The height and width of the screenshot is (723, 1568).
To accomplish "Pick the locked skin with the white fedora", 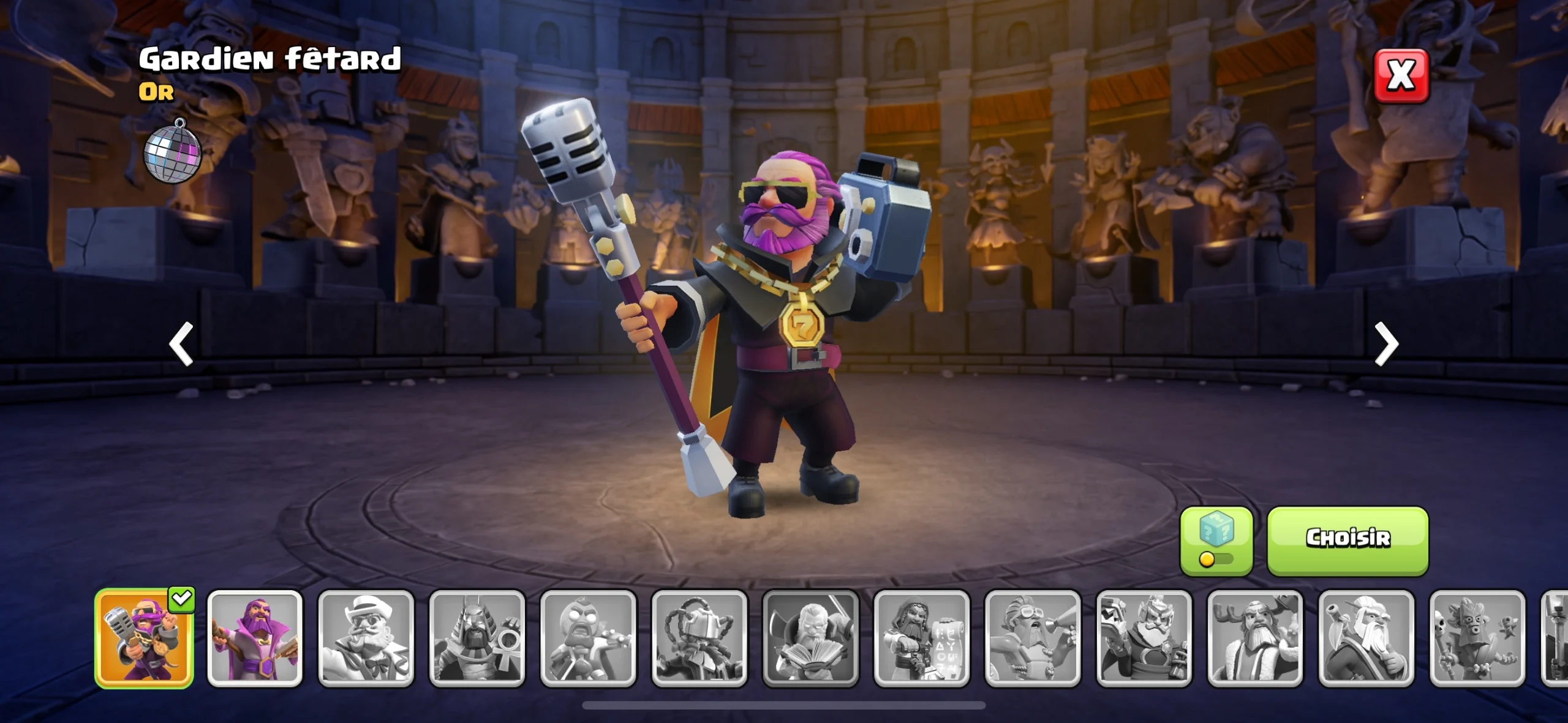I will coord(366,639).
